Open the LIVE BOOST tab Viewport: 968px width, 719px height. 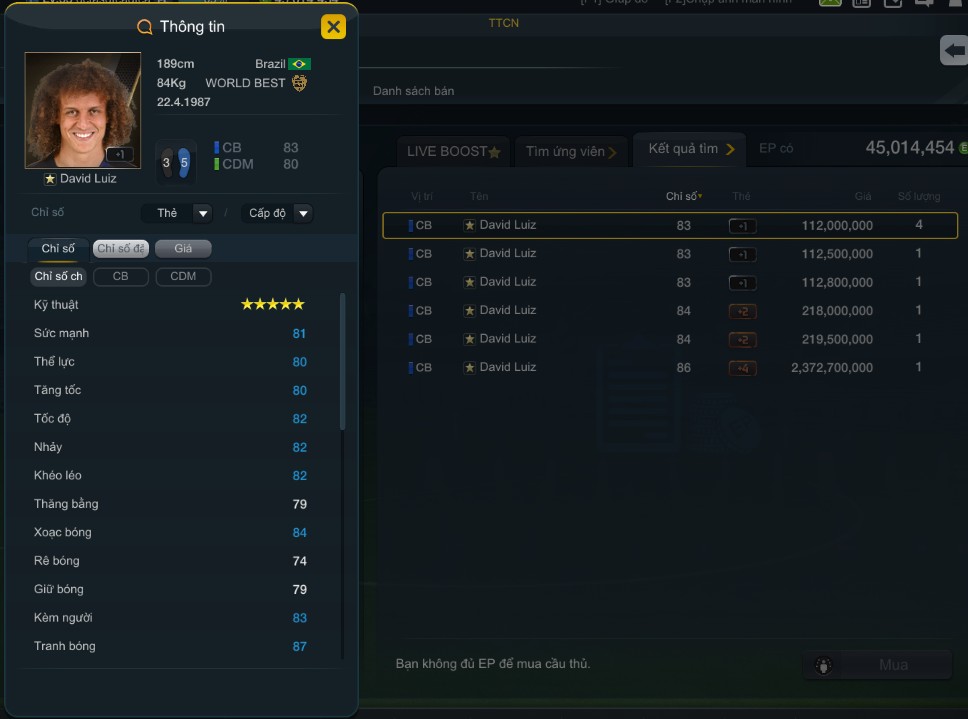(x=453, y=151)
